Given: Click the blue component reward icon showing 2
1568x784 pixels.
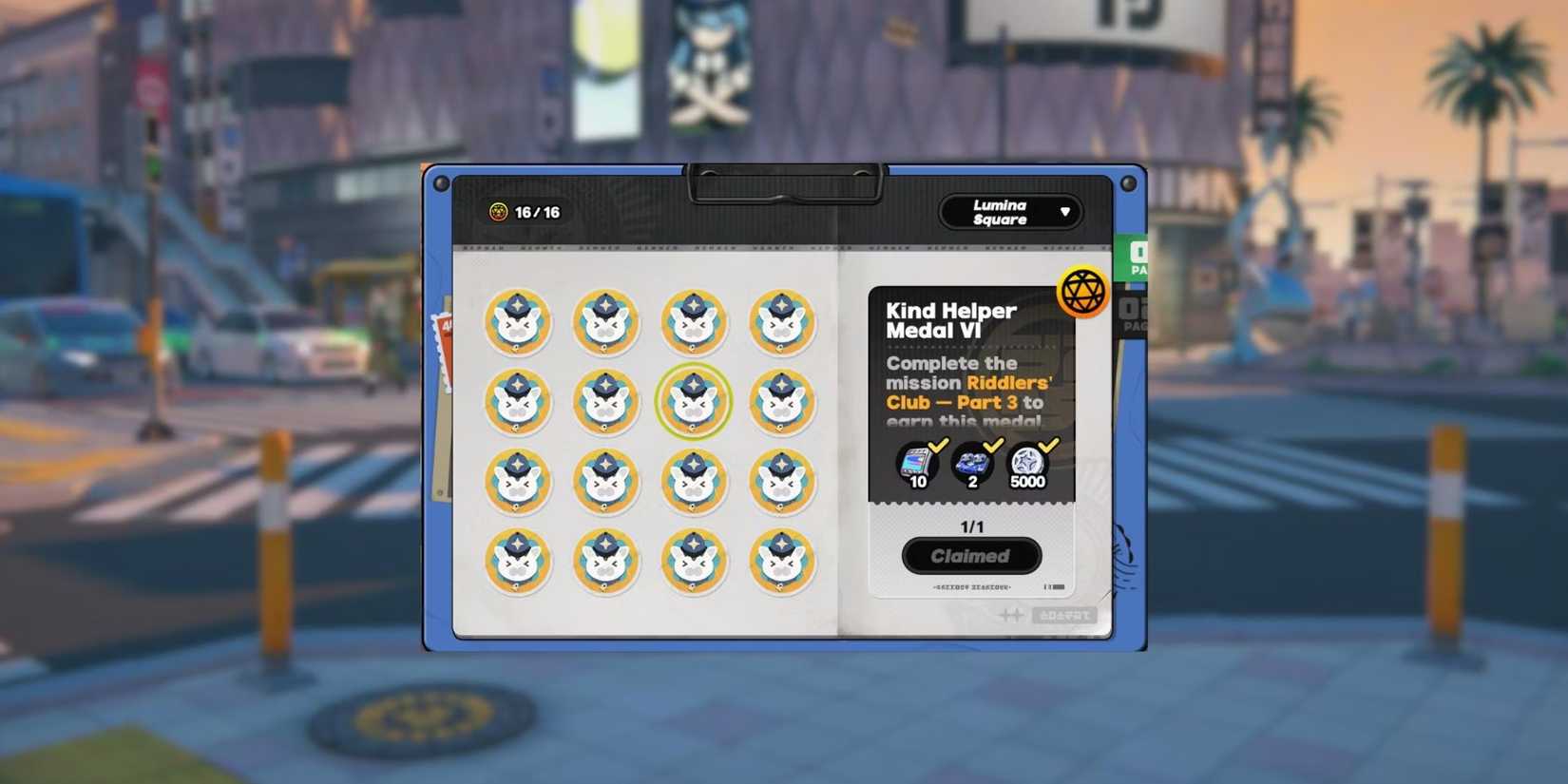Looking at the screenshot, I should coord(972,464).
